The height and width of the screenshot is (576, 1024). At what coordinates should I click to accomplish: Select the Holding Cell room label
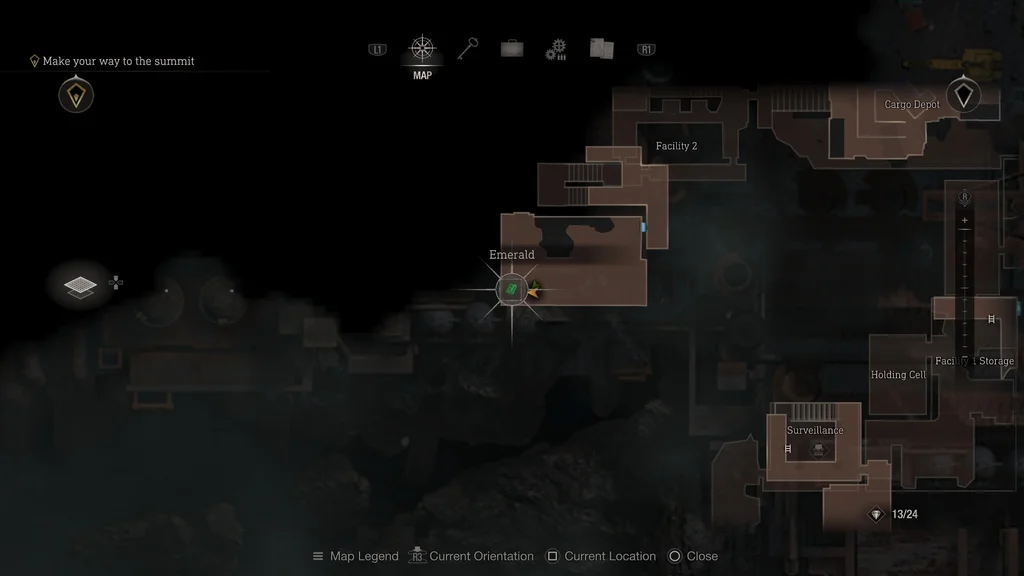897,375
